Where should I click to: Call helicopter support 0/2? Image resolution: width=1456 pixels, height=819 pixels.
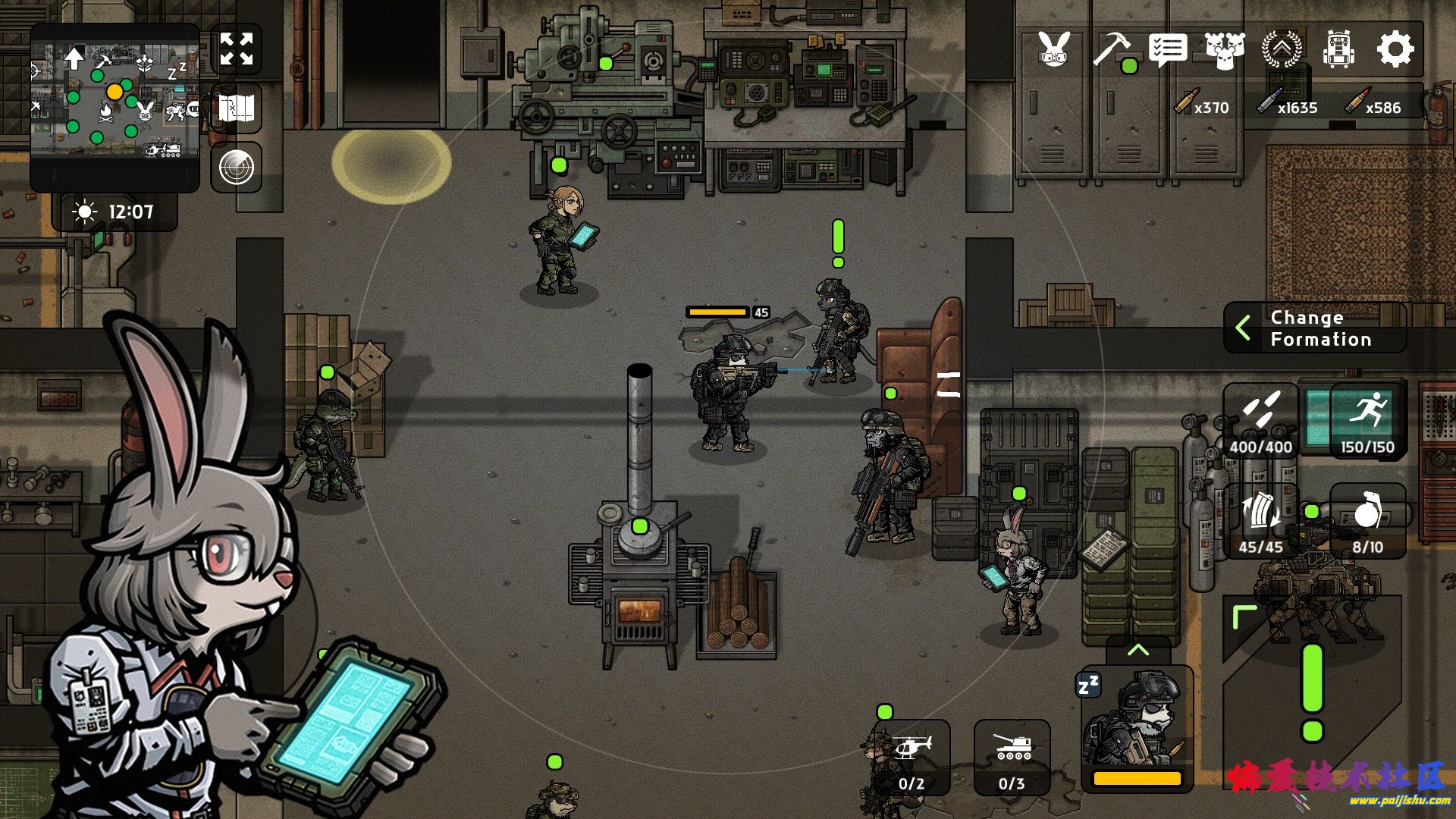pyautogui.click(x=912, y=757)
